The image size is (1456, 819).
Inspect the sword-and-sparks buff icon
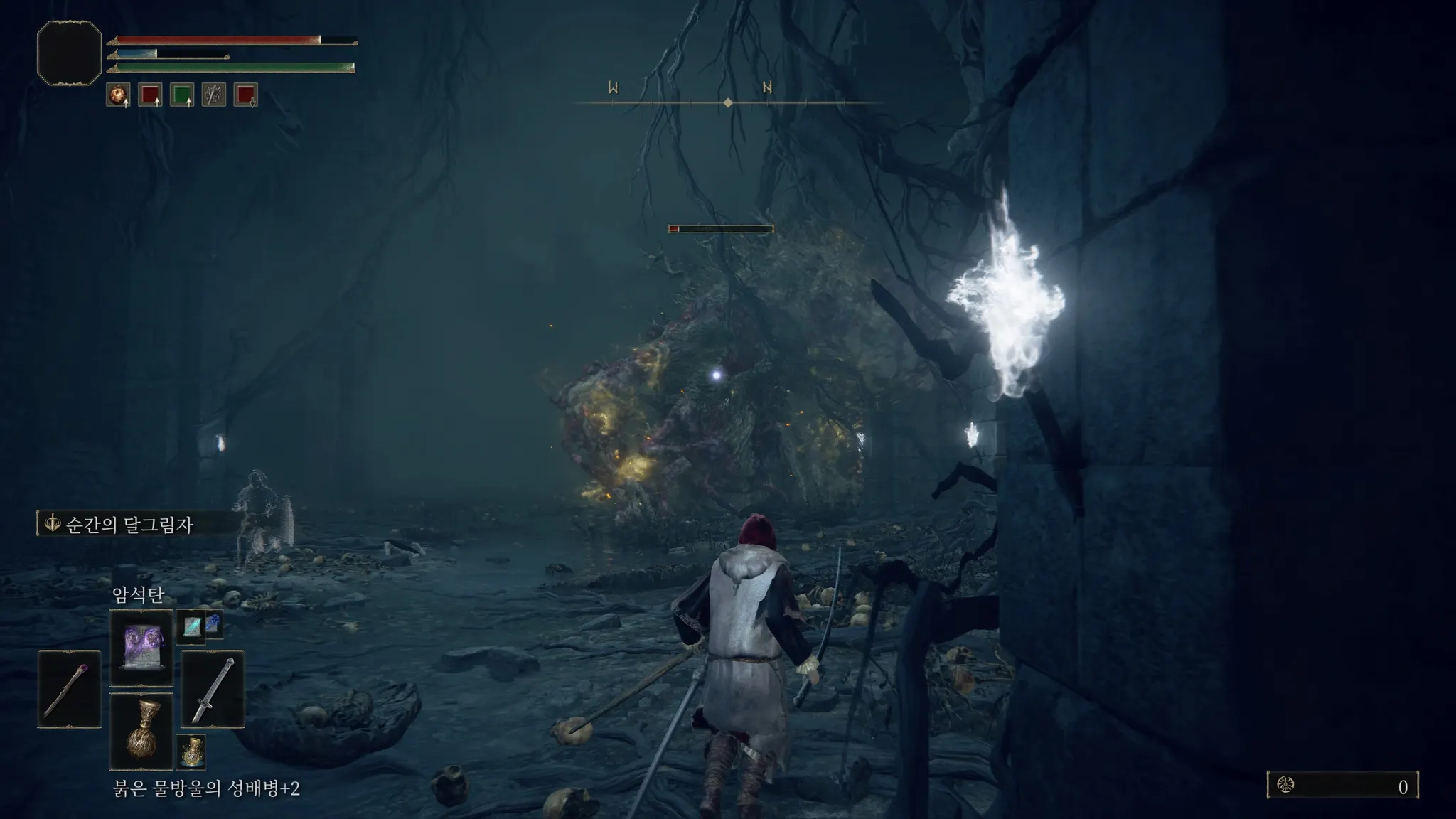click(214, 95)
